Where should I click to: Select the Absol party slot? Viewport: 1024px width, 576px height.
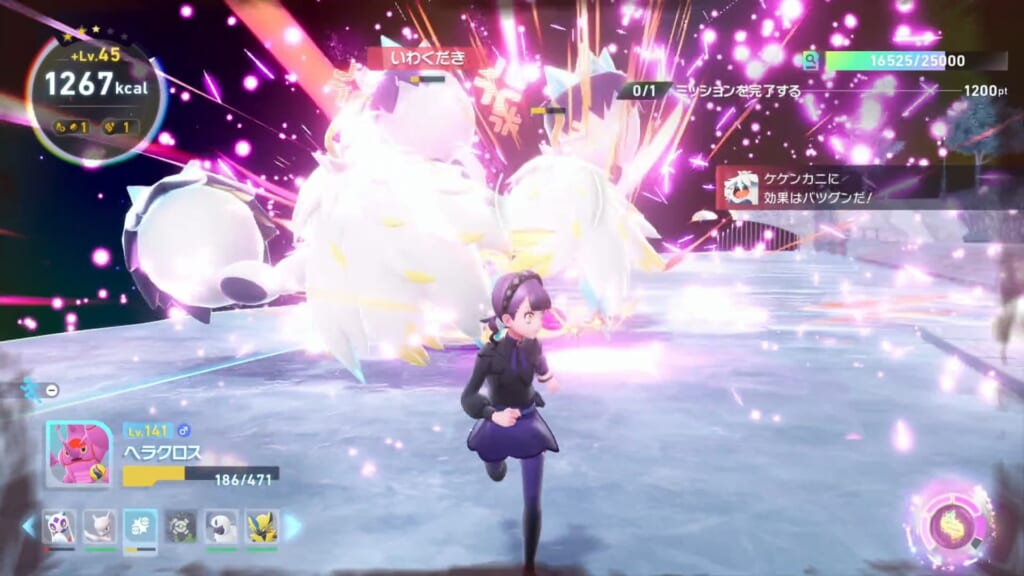click(222, 526)
